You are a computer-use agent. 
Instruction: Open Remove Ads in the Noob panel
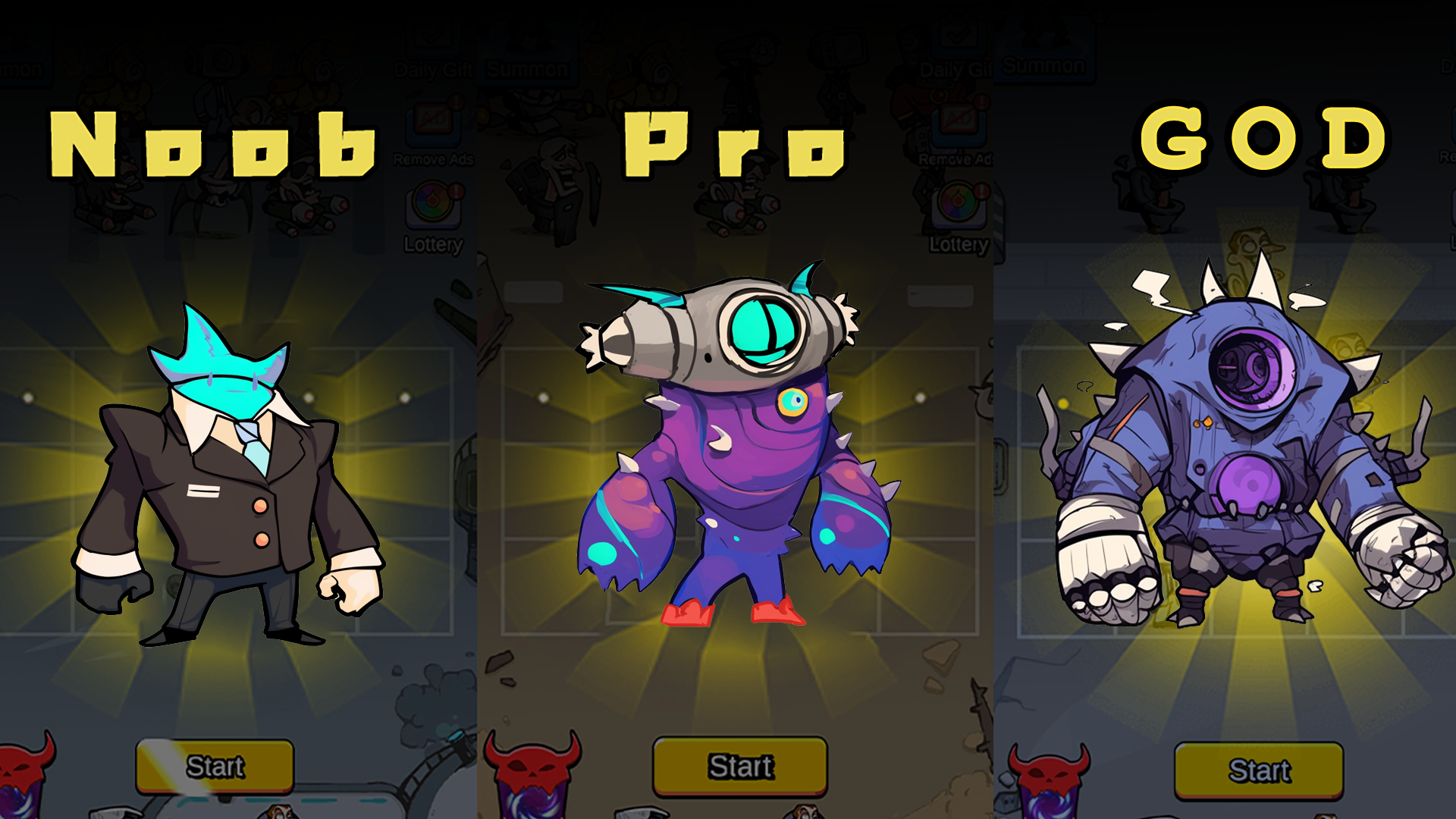click(432, 125)
